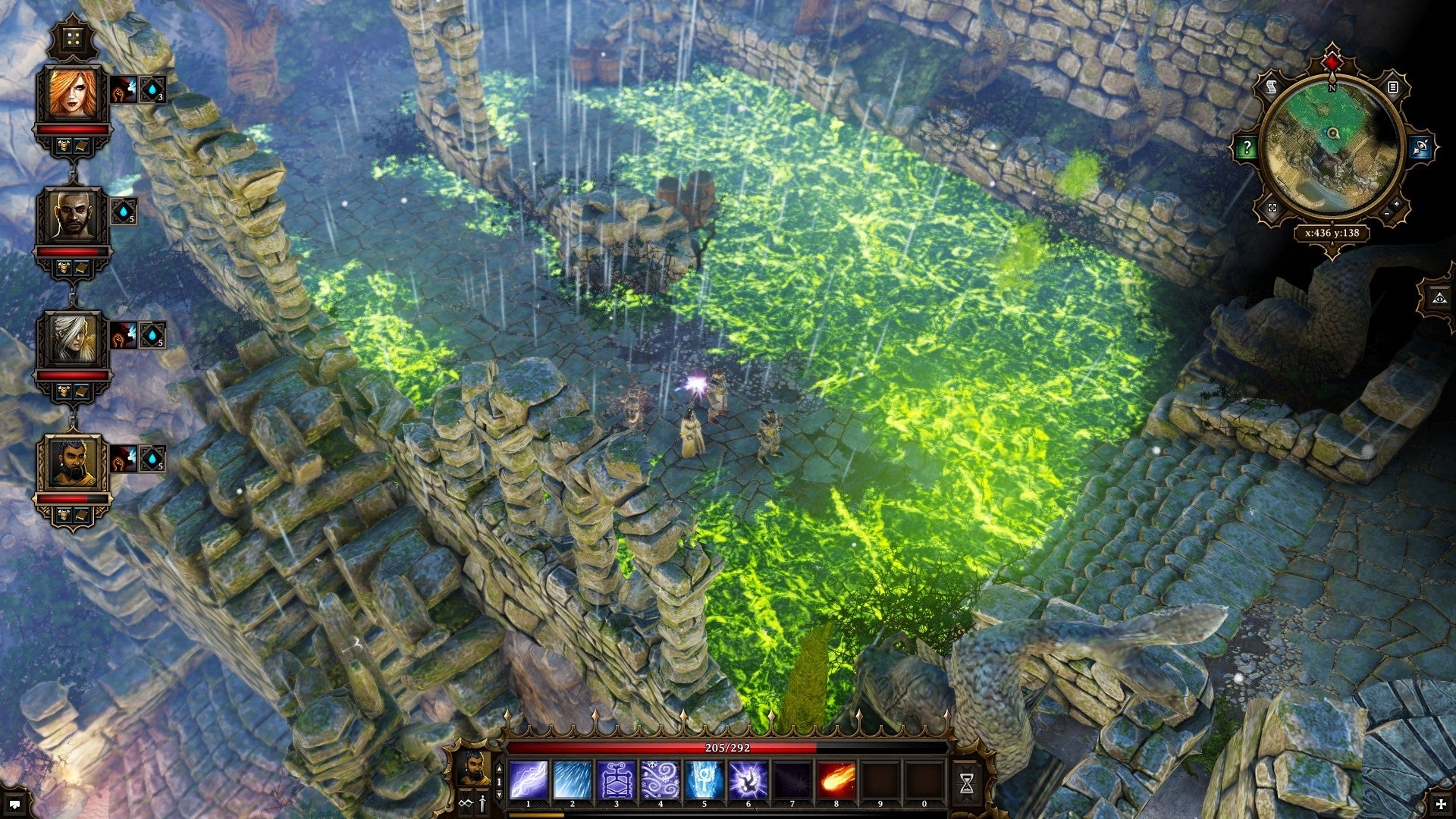Screen dimensions: 1456x819
Task: Click the up arrow to switch hotbar page
Action: 499,768
